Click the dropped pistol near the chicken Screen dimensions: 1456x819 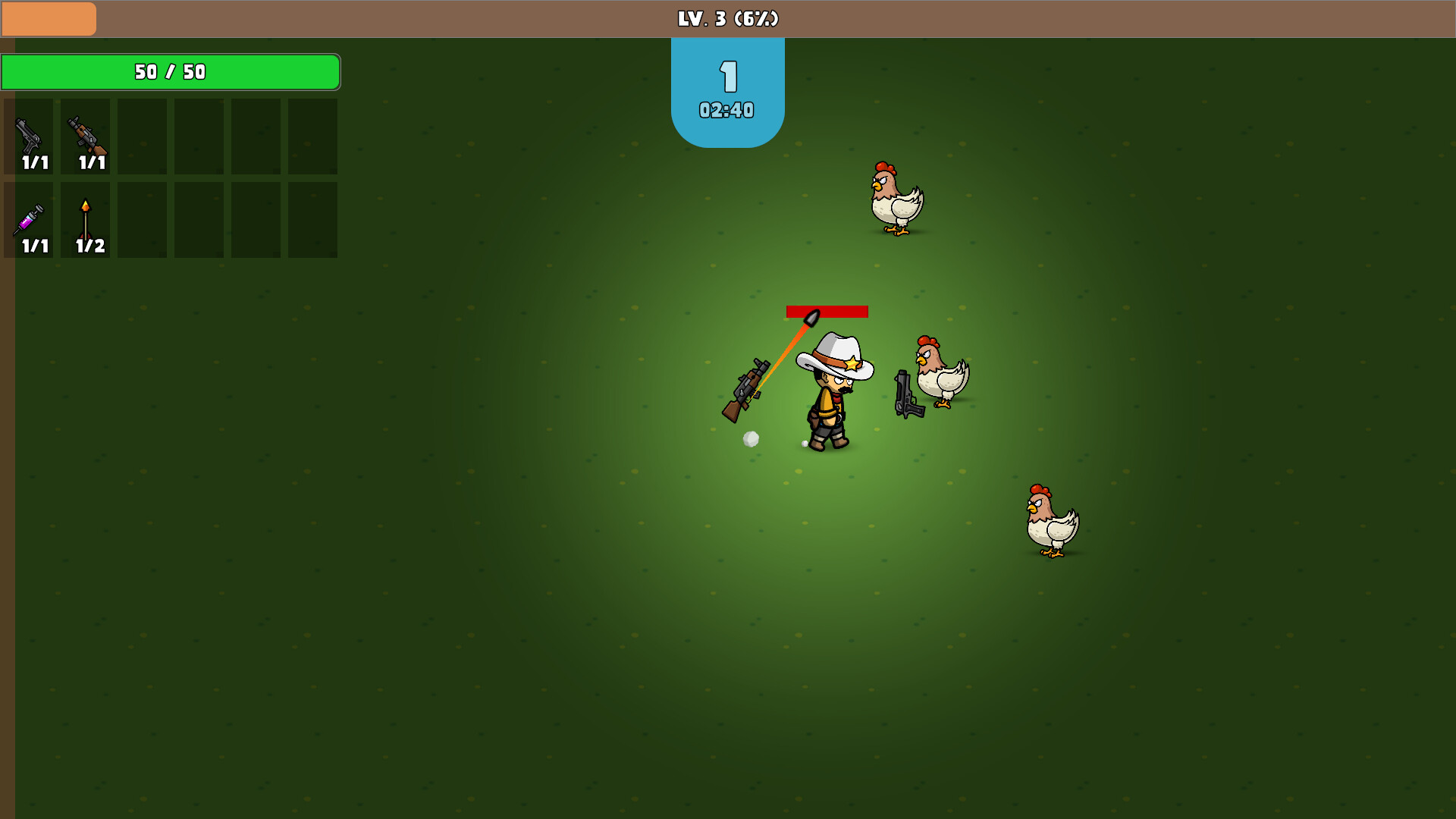907,394
